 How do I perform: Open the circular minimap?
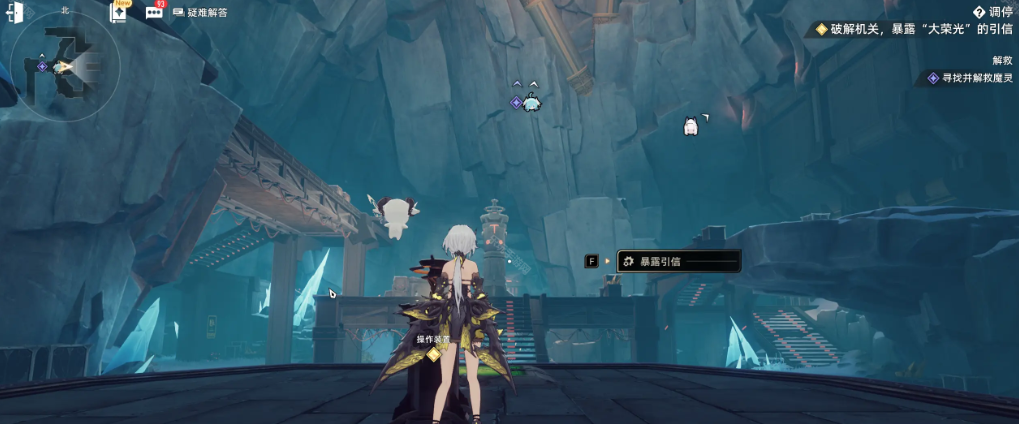pyautogui.click(x=65, y=68)
